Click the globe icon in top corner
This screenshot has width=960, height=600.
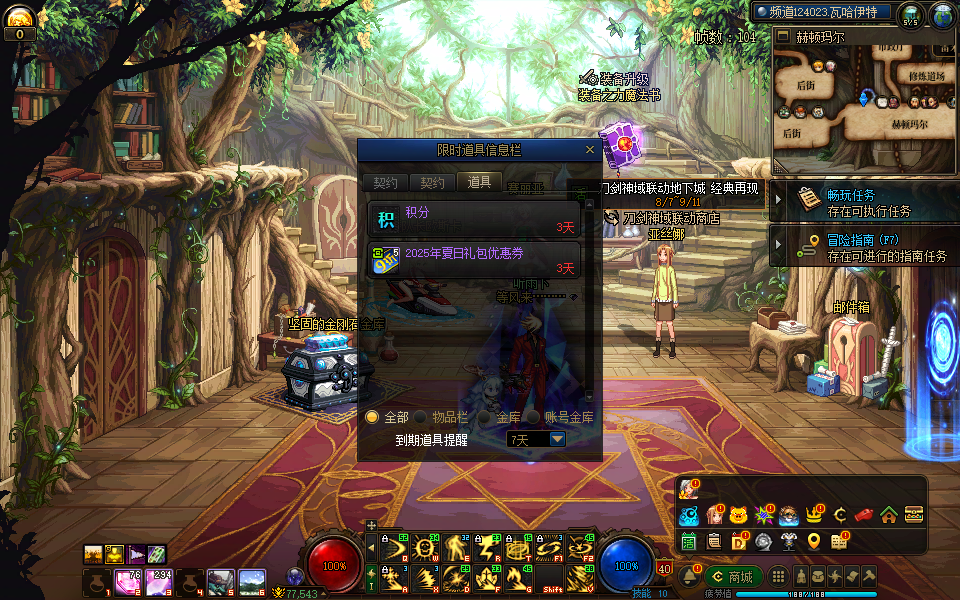[x=942, y=15]
